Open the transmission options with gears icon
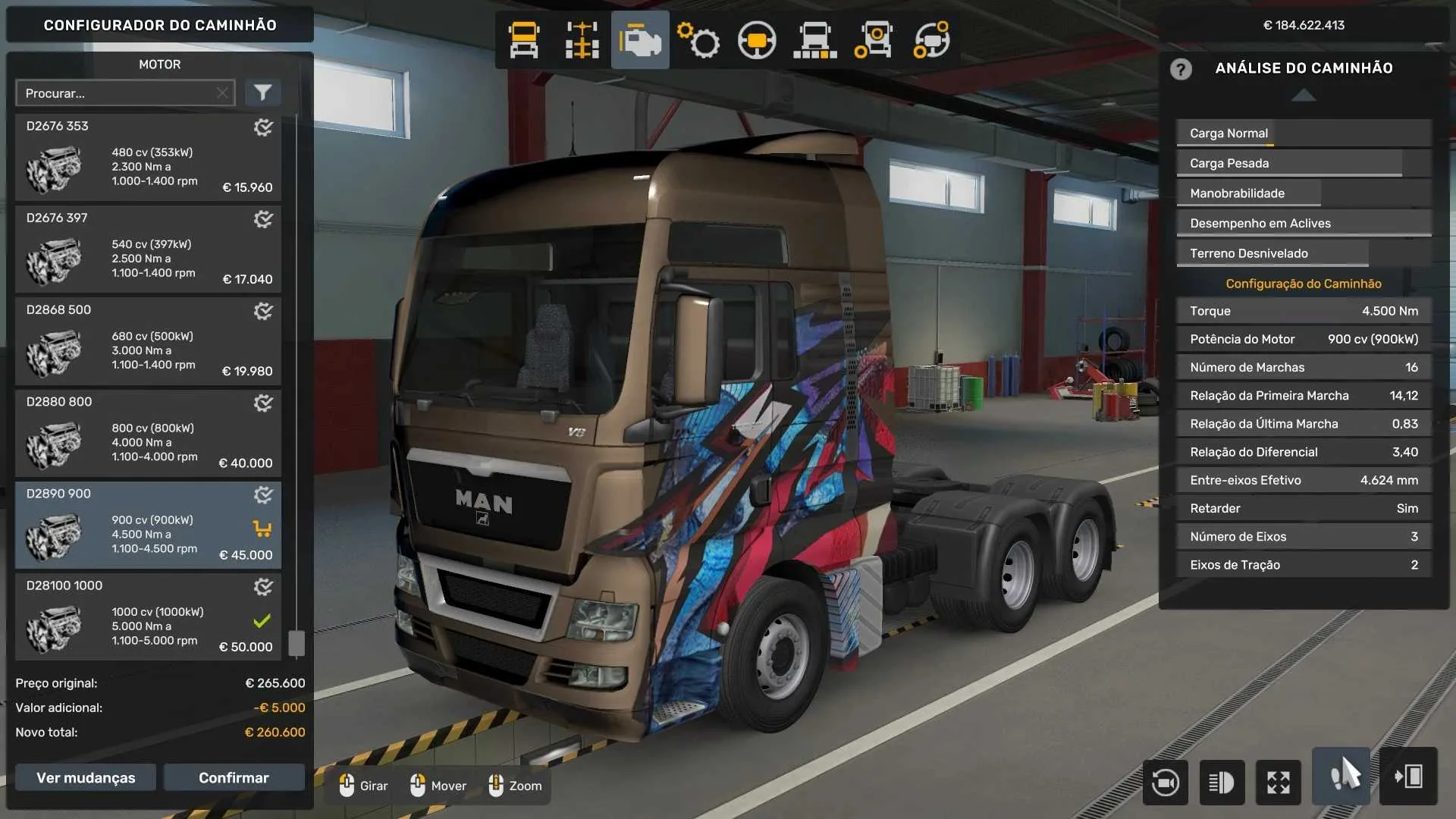The image size is (1456, 819). click(699, 39)
